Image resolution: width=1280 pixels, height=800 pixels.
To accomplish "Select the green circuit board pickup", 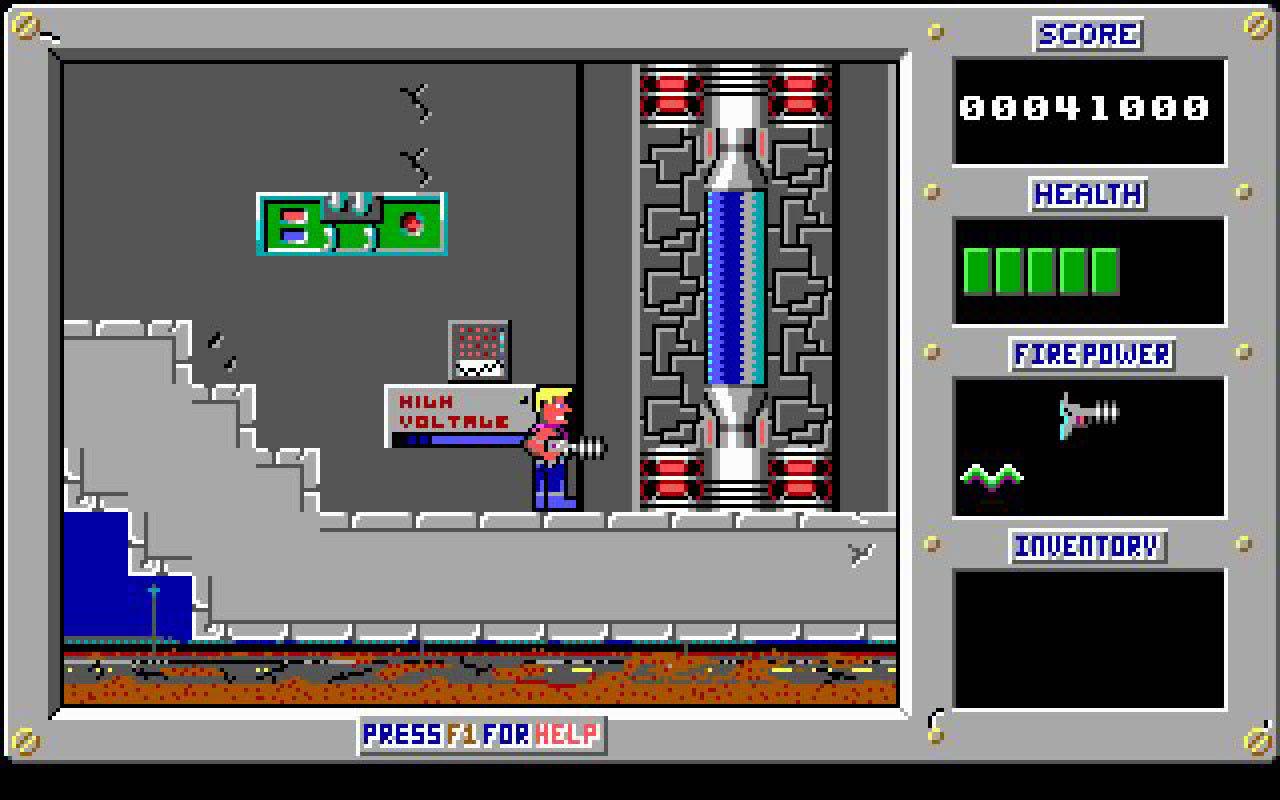I will pyautogui.click(x=352, y=225).
